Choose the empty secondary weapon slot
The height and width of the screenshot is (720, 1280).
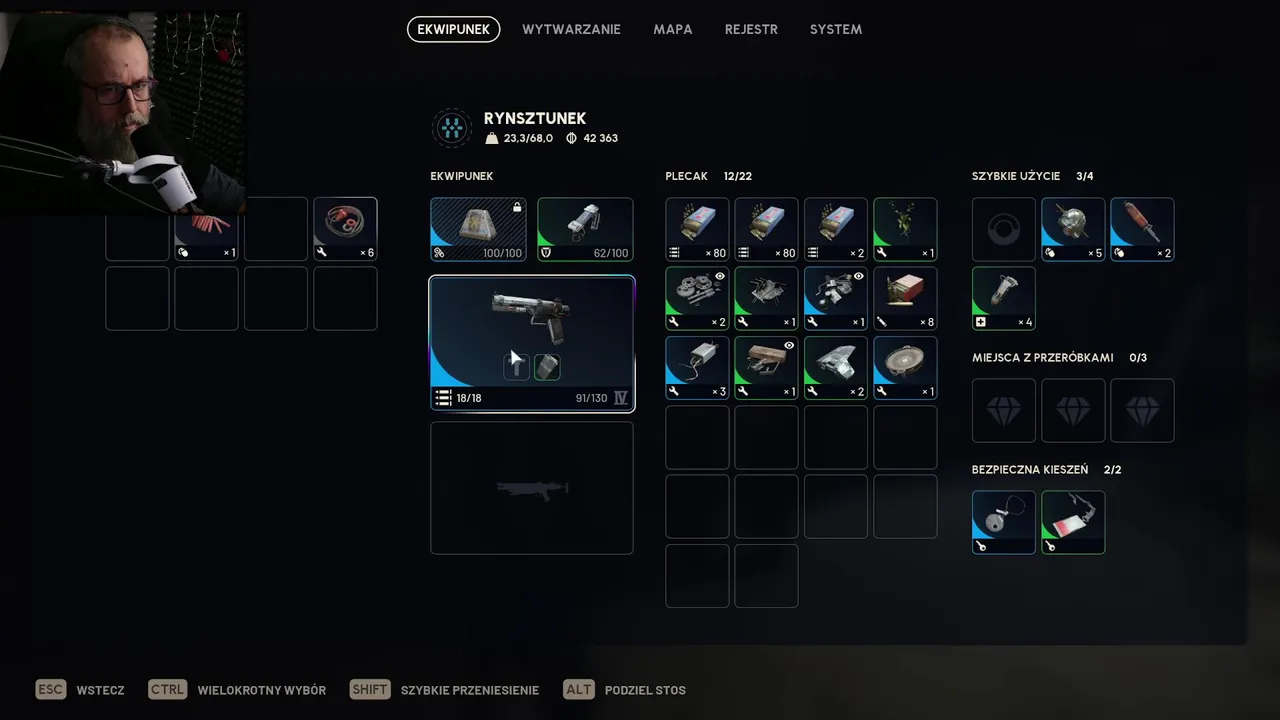pyautogui.click(x=532, y=487)
